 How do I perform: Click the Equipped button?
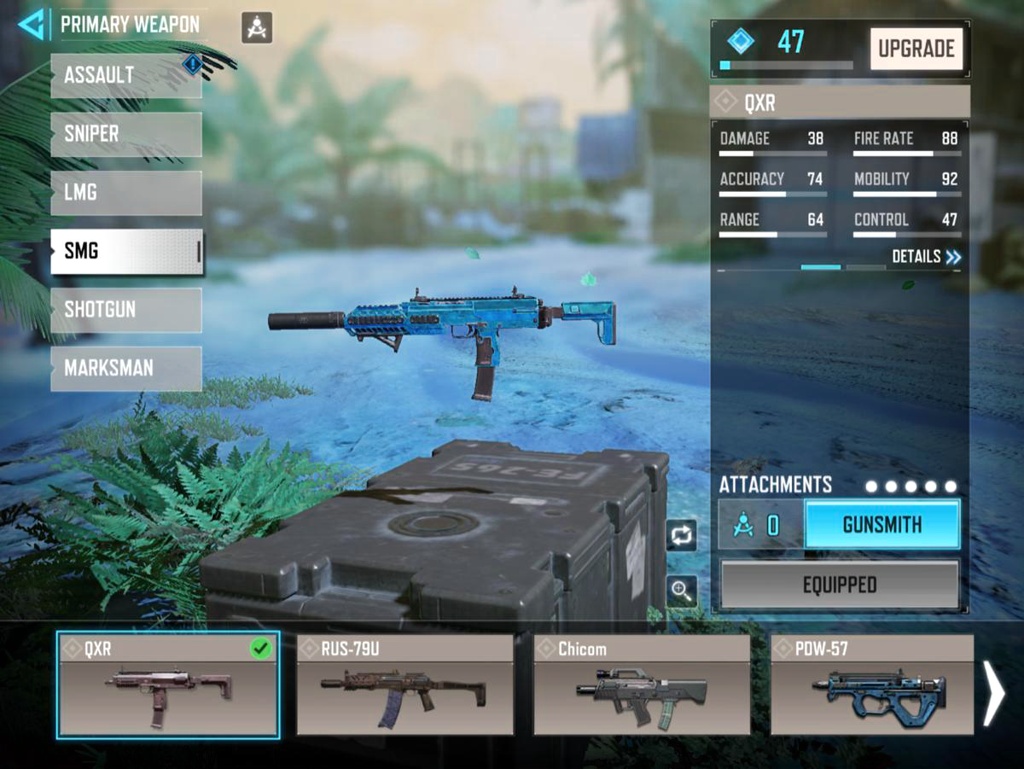point(839,585)
